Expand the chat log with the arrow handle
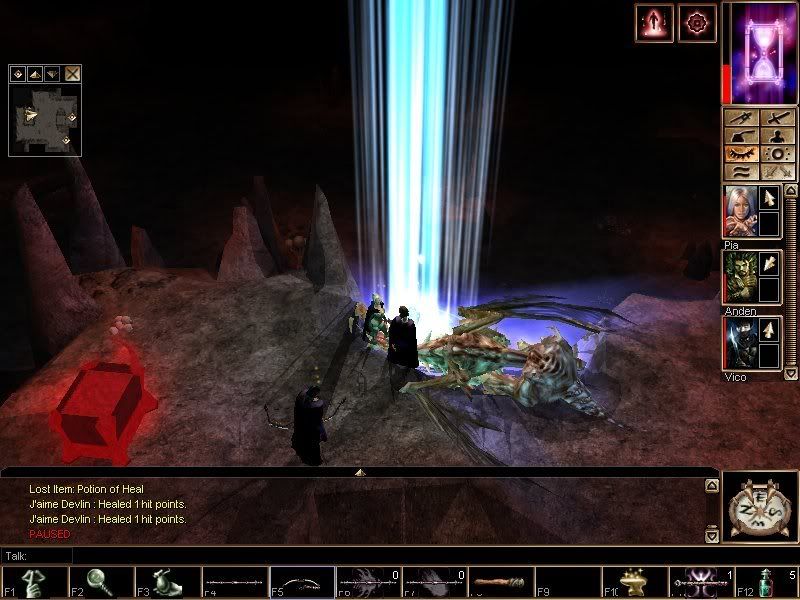The width and height of the screenshot is (800, 600). point(360,471)
